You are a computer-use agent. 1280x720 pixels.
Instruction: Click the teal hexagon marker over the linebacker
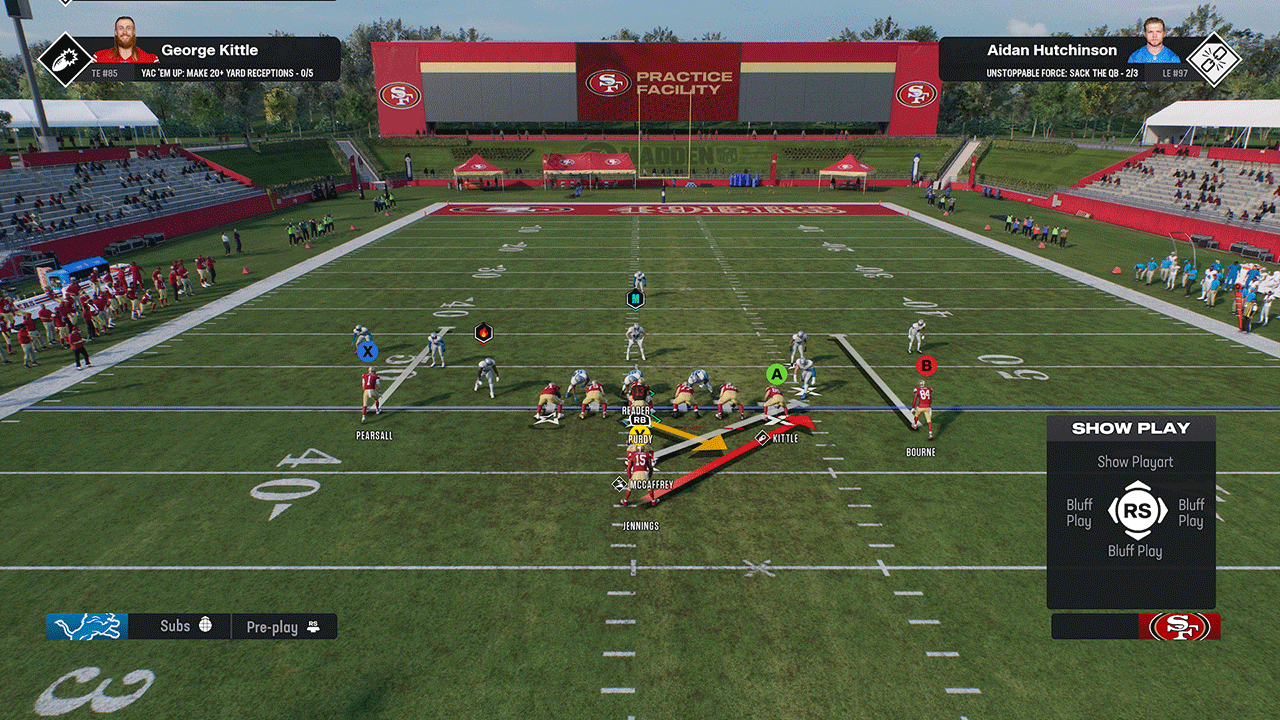635,298
